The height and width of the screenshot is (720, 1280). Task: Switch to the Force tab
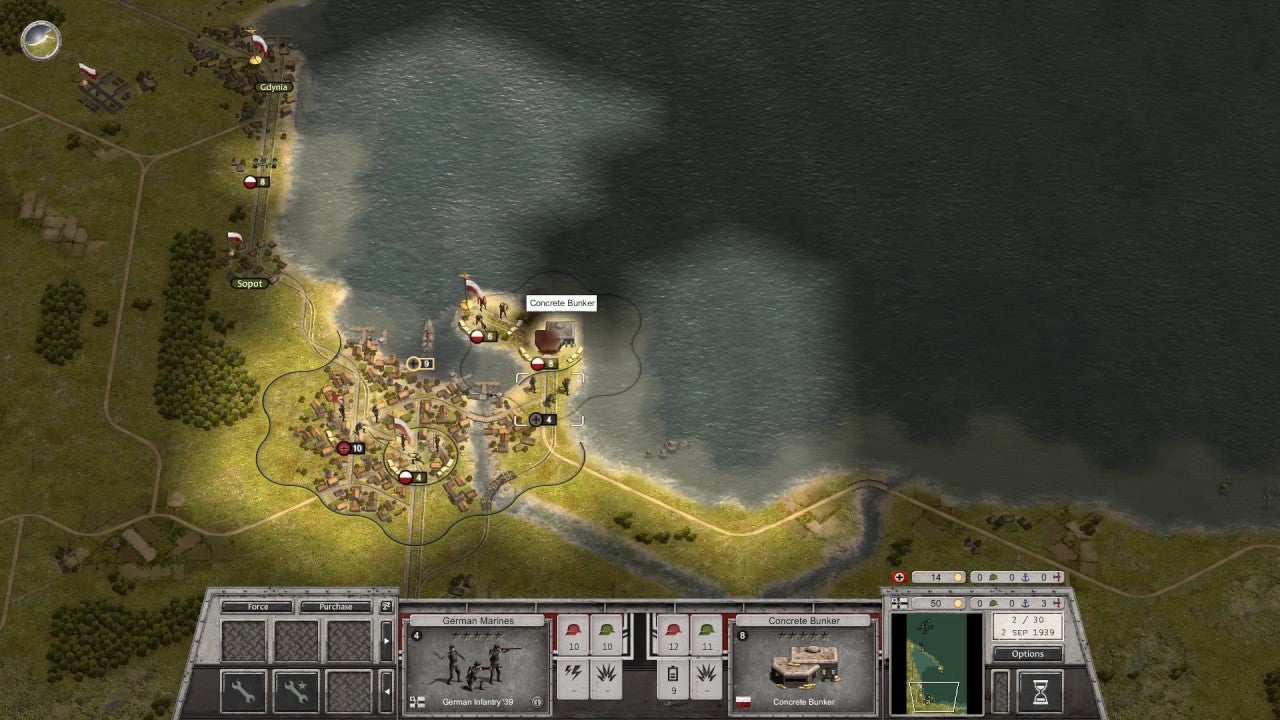[257, 606]
